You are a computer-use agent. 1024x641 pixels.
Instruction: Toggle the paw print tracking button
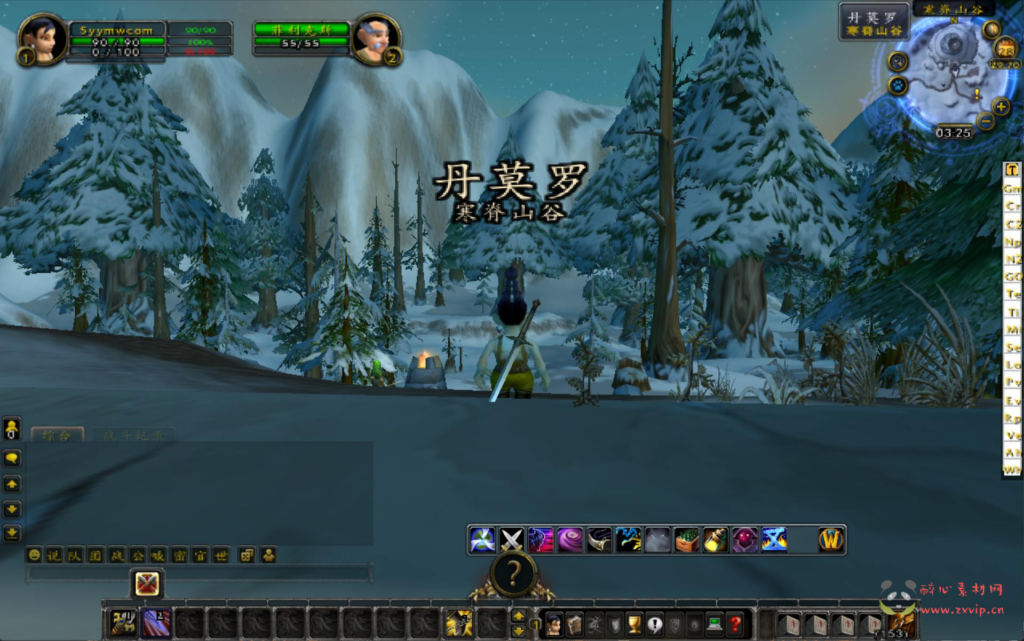(x=896, y=85)
